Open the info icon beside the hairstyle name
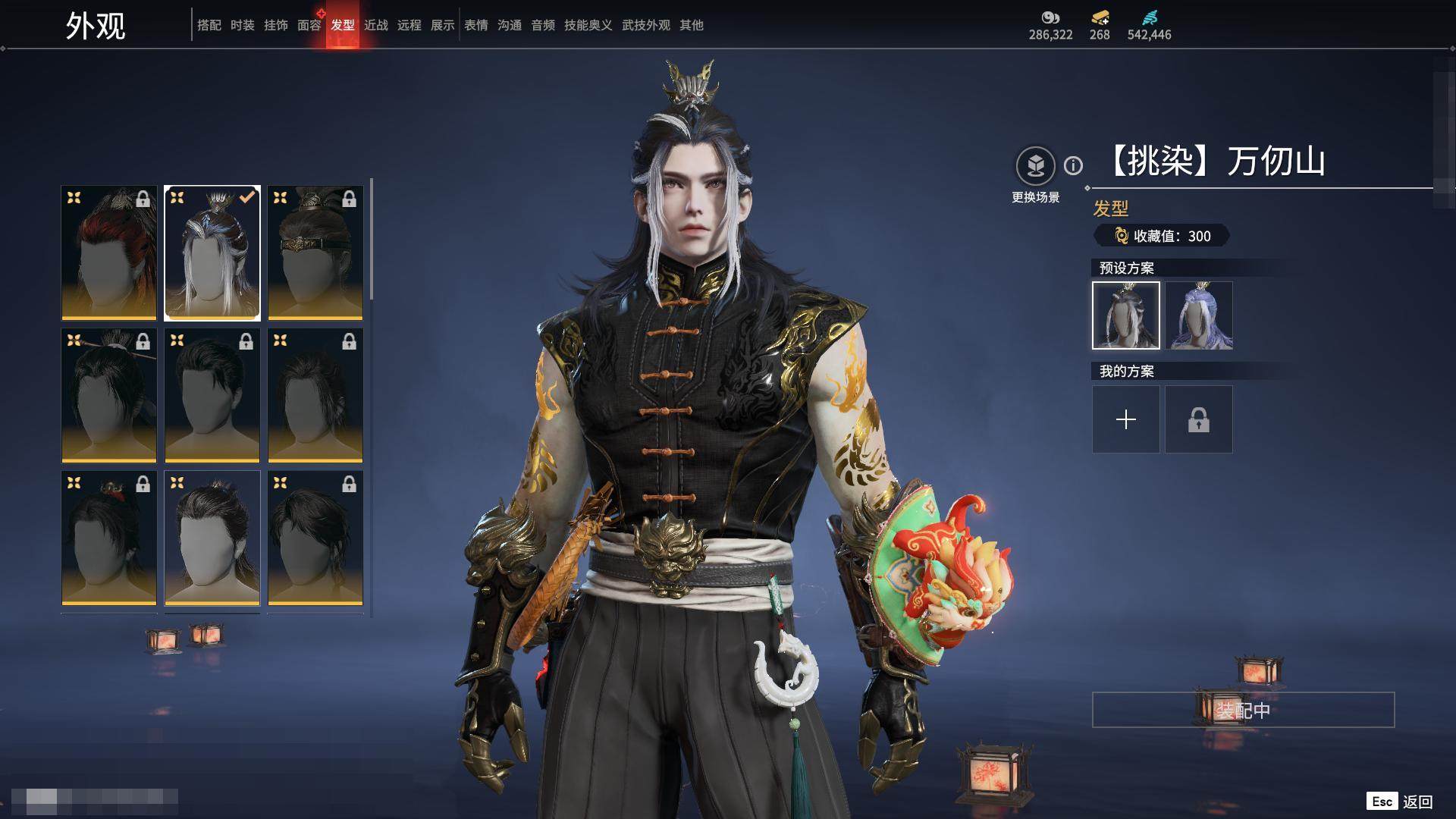Viewport: 1456px width, 819px height. point(1073,165)
